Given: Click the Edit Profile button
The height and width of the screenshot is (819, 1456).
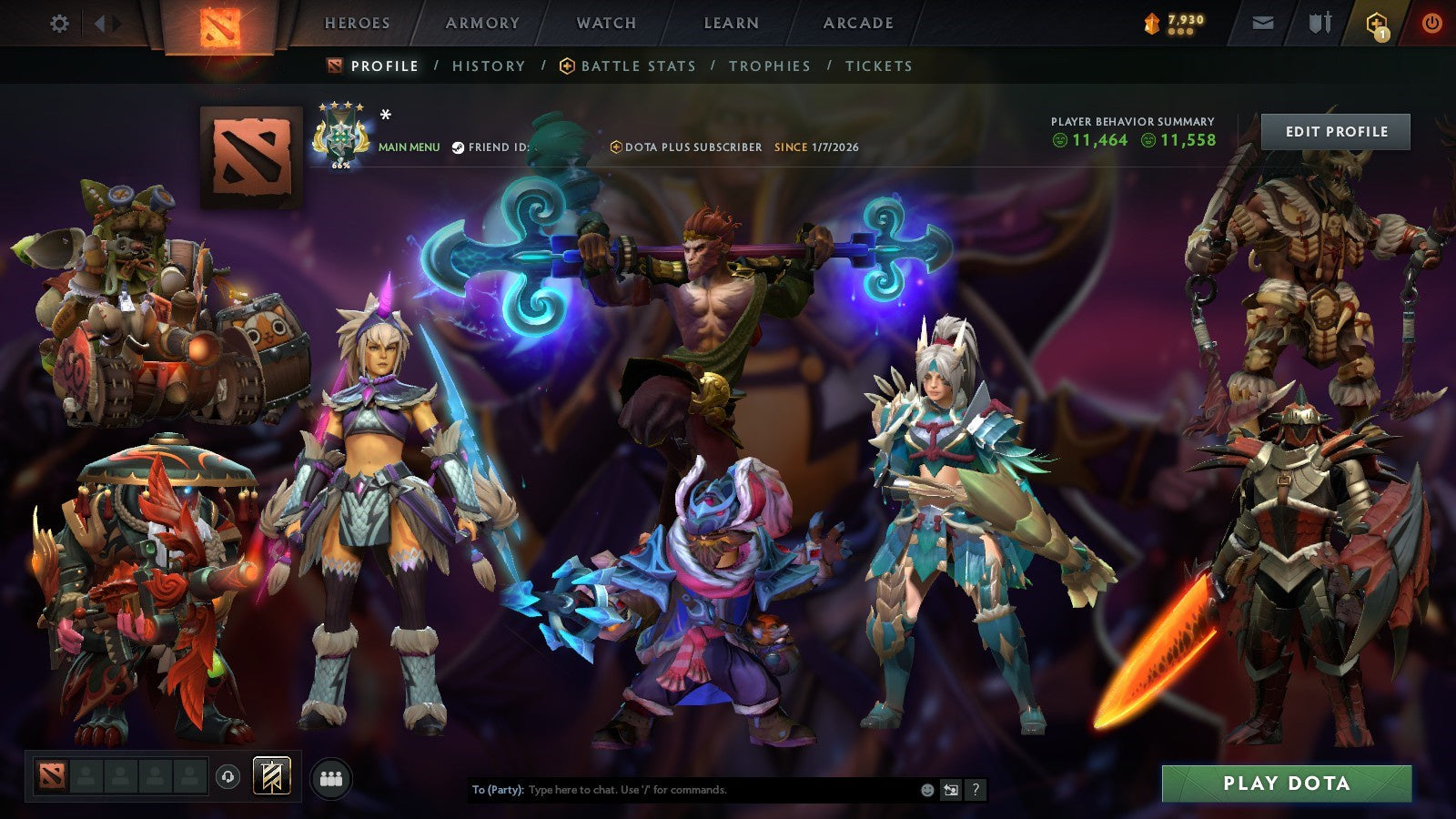Looking at the screenshot, I should click(x=1335, y=131).
